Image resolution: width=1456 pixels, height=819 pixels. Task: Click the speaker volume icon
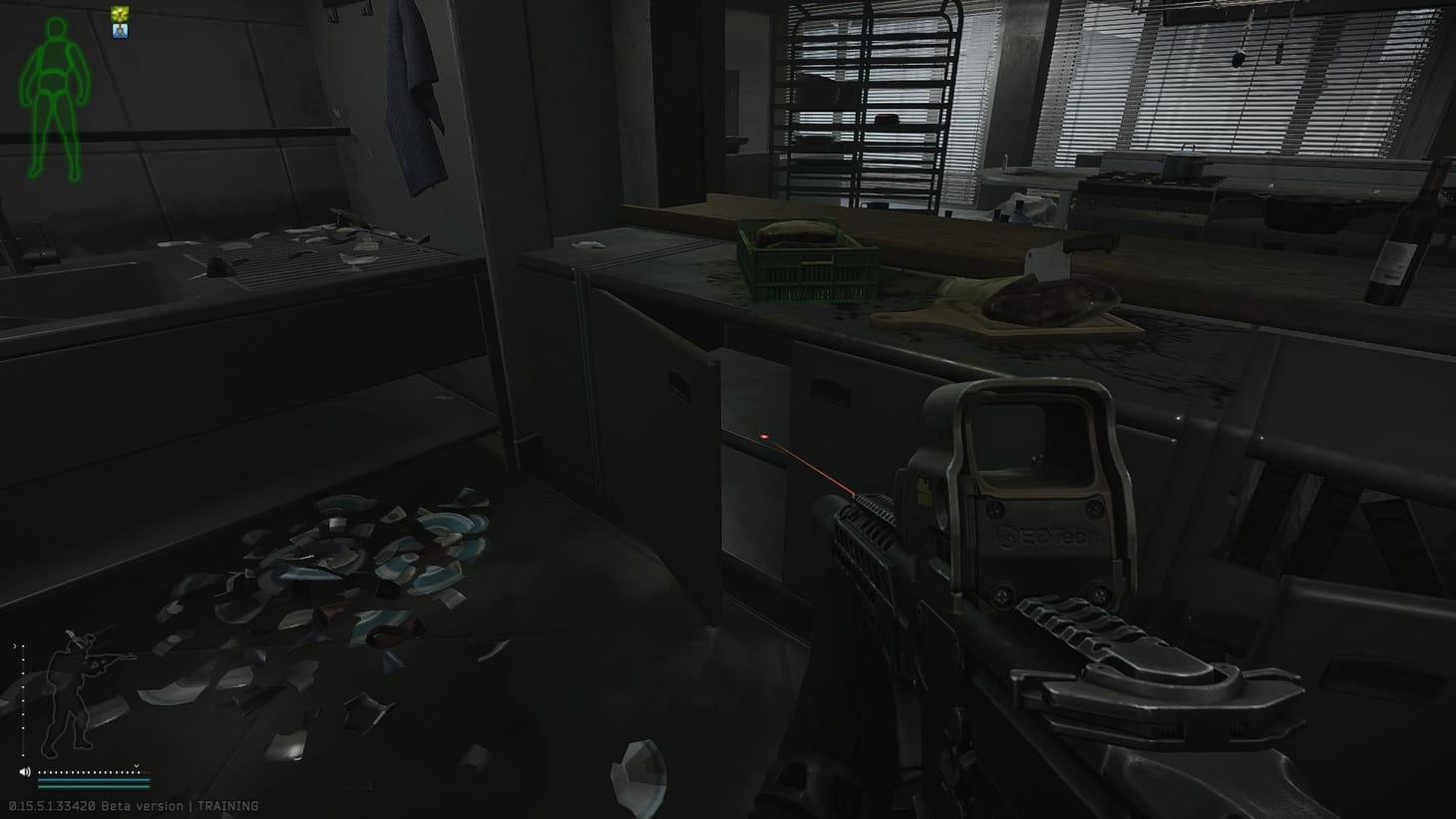pos(25,772)
